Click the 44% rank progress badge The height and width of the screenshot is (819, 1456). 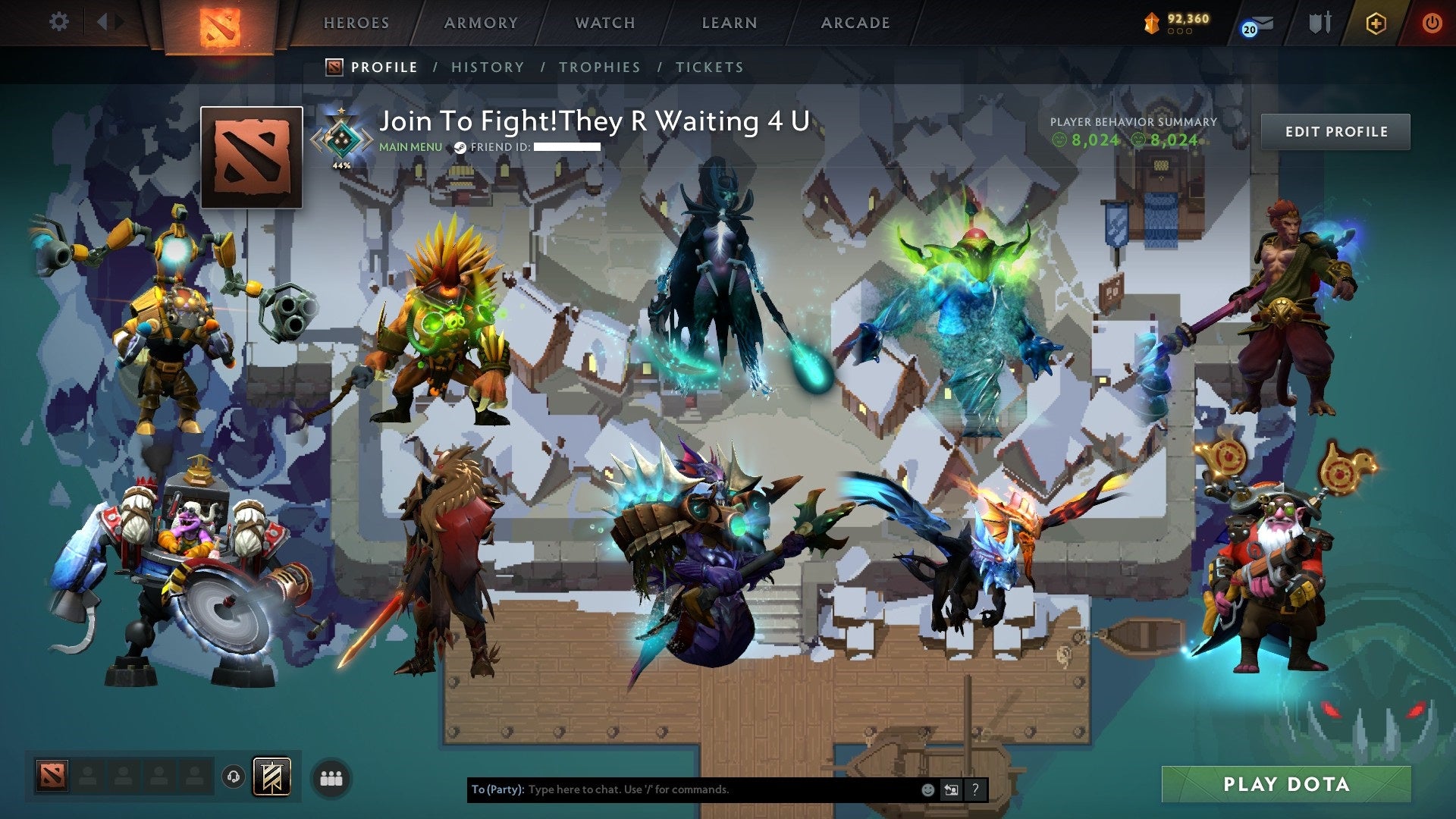coord(341,140)
